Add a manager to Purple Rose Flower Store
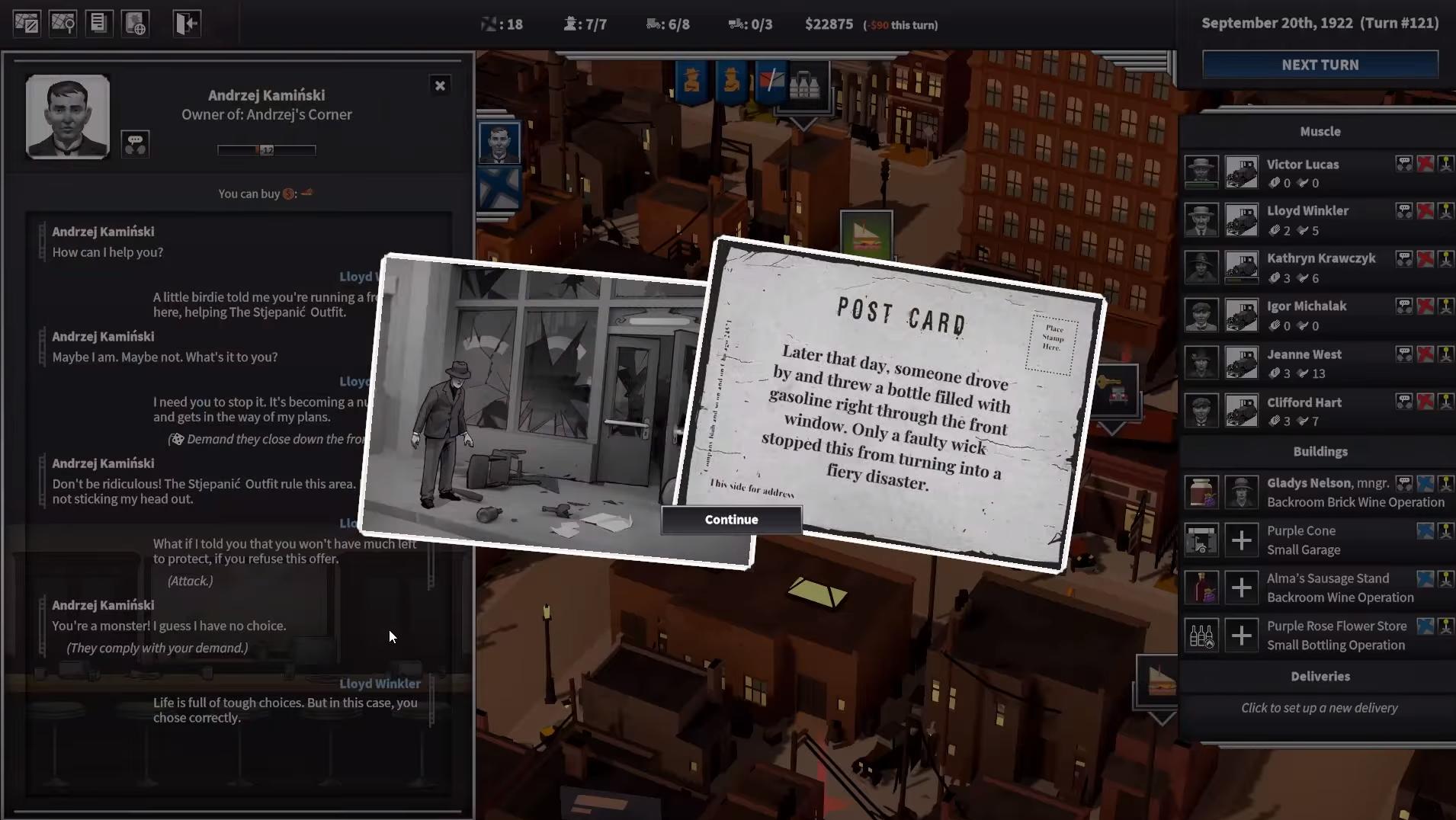1456x820 pixels. tap(1241, 636)
